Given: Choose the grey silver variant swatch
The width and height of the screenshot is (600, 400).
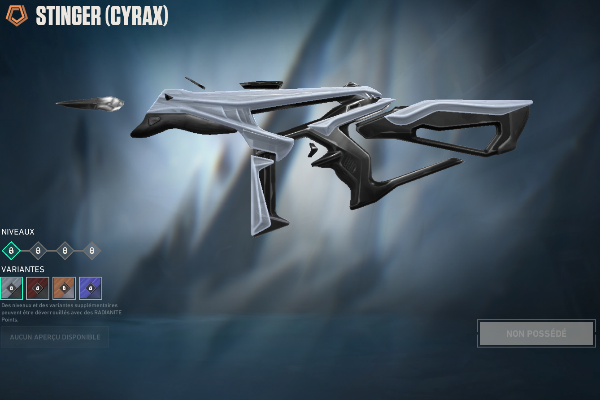Looking at the screenshot, I should pos(11,288).
